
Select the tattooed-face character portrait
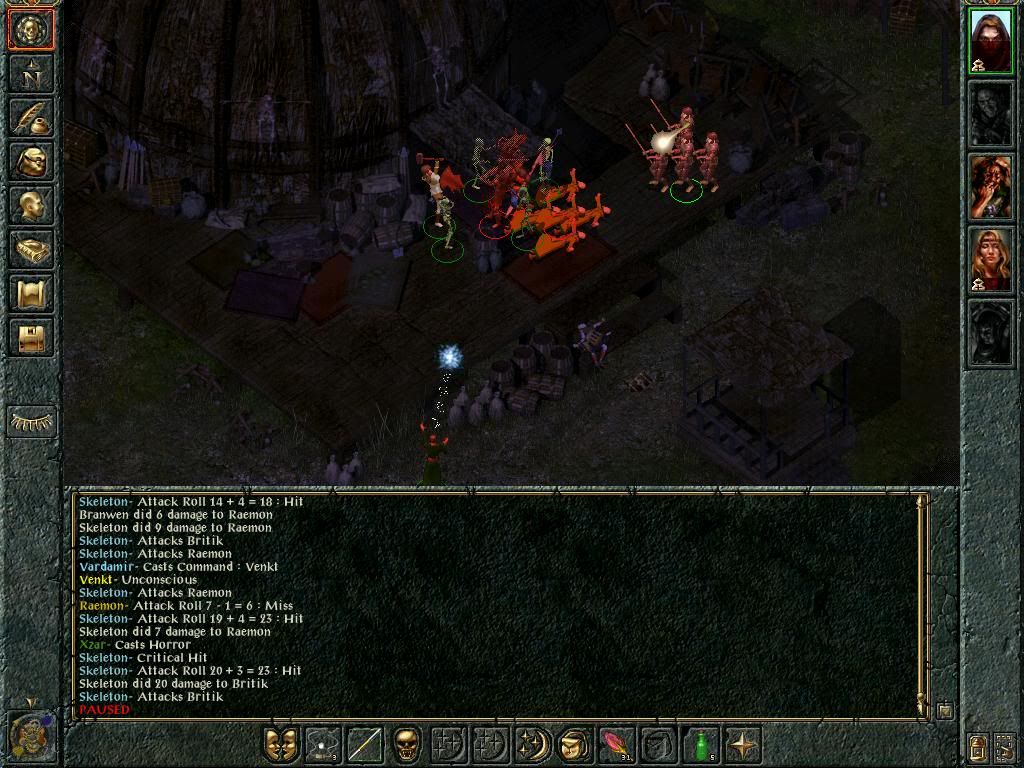point(991,187)
